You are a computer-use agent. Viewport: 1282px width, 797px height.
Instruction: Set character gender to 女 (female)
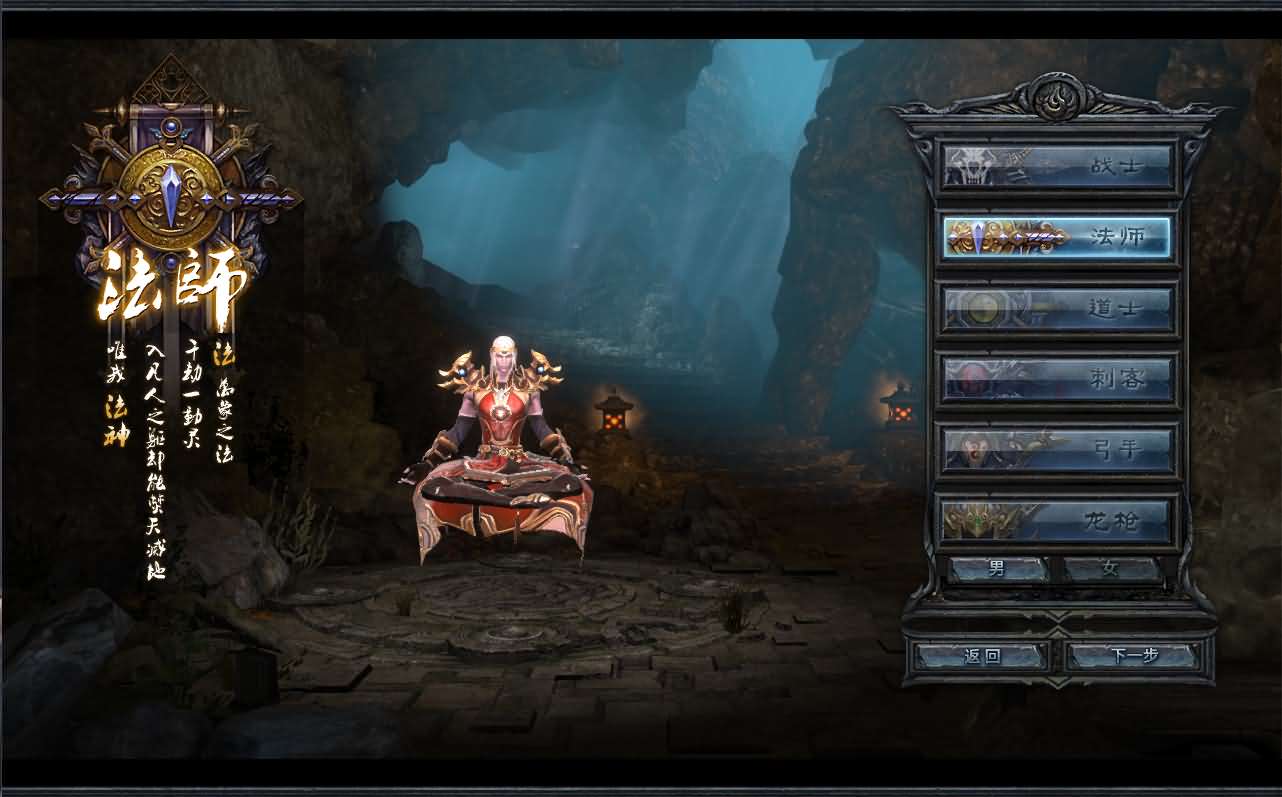[1111, 569]
